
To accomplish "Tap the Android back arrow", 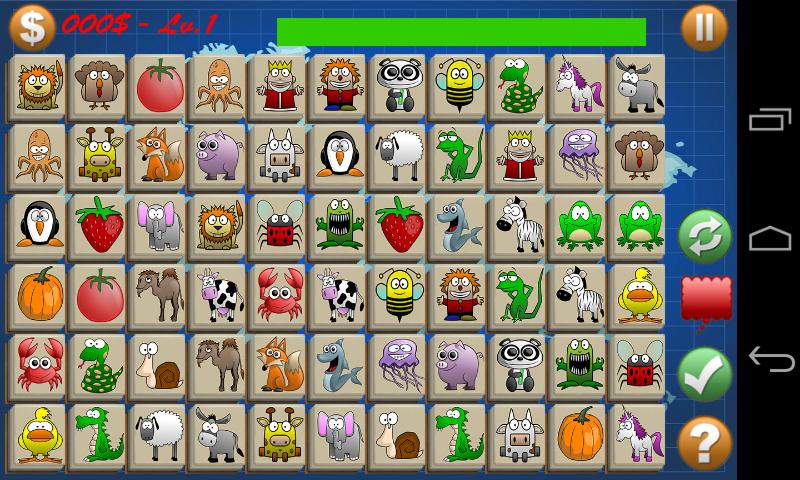I will click(769, 358).
